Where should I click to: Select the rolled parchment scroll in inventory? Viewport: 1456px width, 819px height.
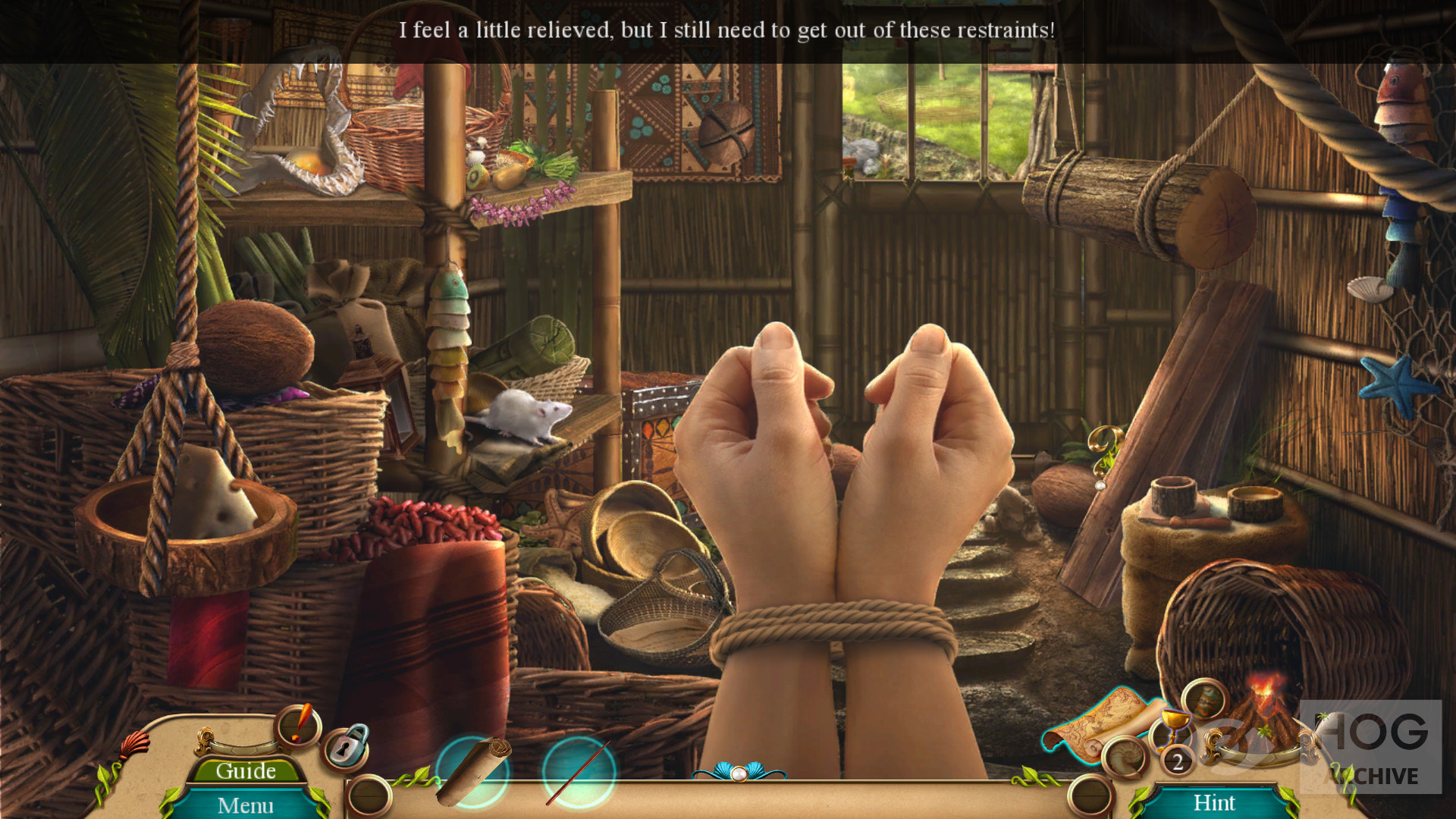point(474,770)
